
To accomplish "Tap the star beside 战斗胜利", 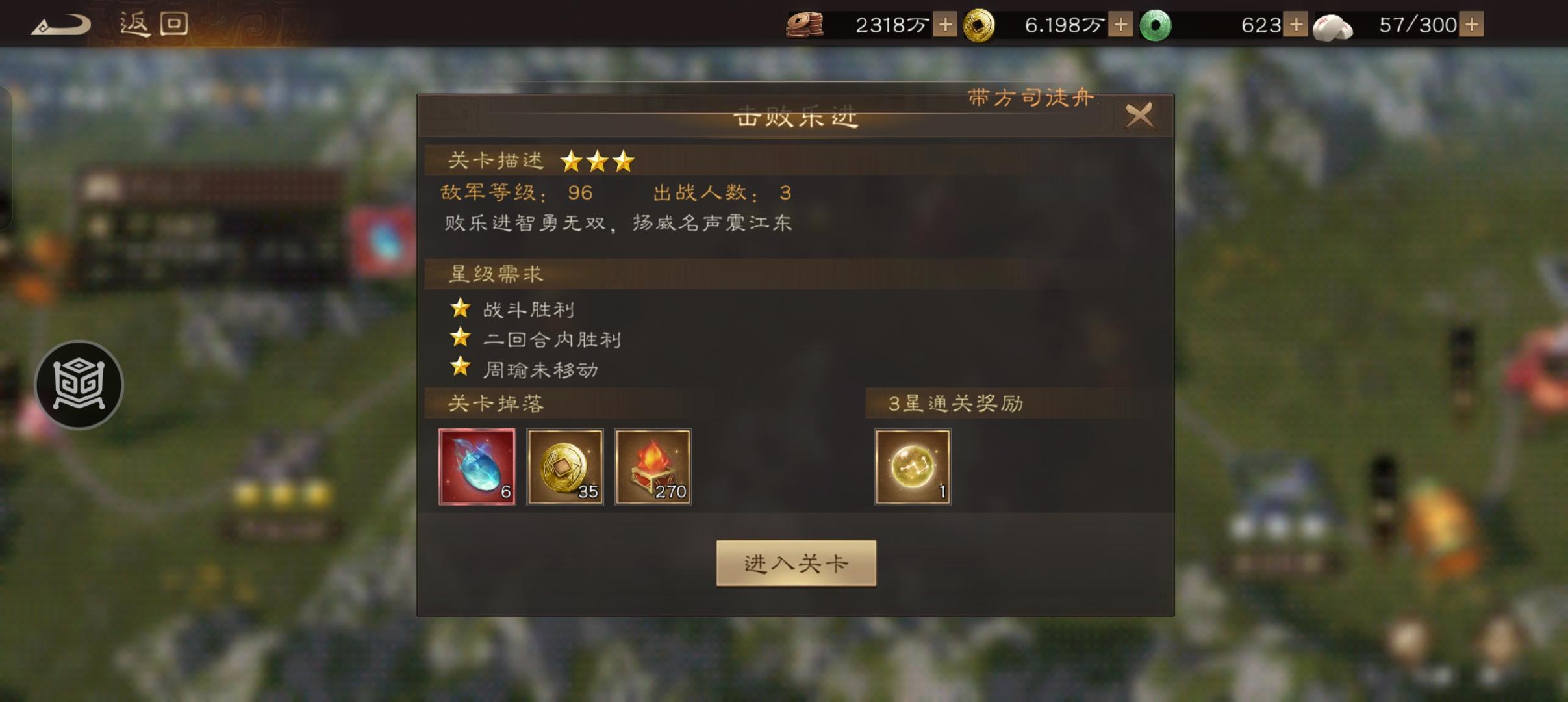I will click(461, 309).
